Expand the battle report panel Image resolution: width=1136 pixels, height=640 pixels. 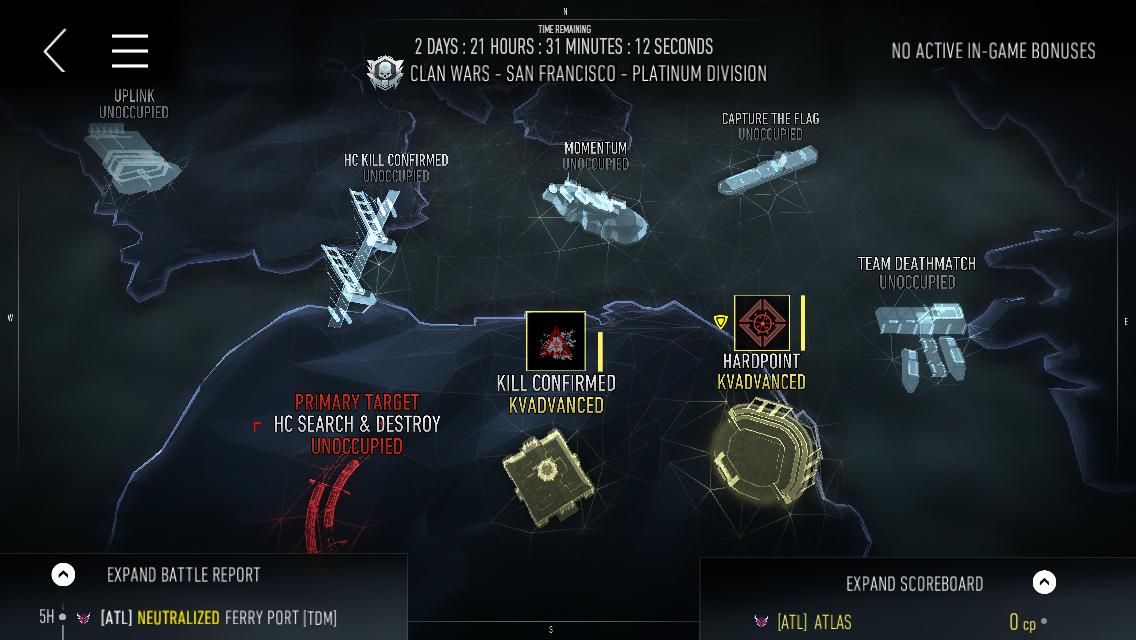pyautogui.click(x=63, y=574)
